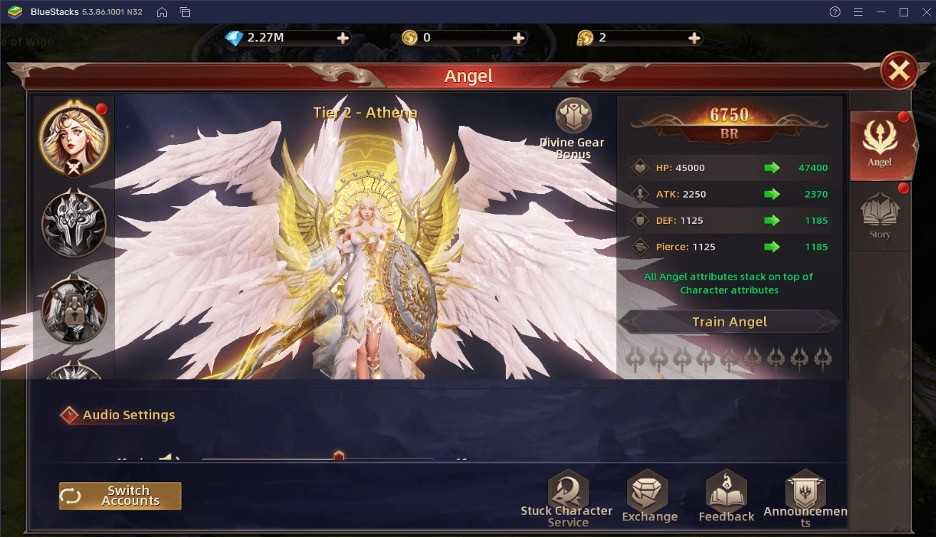The height and width of the screenshot is (538, 936).
Task: Select the silver armored angel portrait
Action: tap(73, 223)
